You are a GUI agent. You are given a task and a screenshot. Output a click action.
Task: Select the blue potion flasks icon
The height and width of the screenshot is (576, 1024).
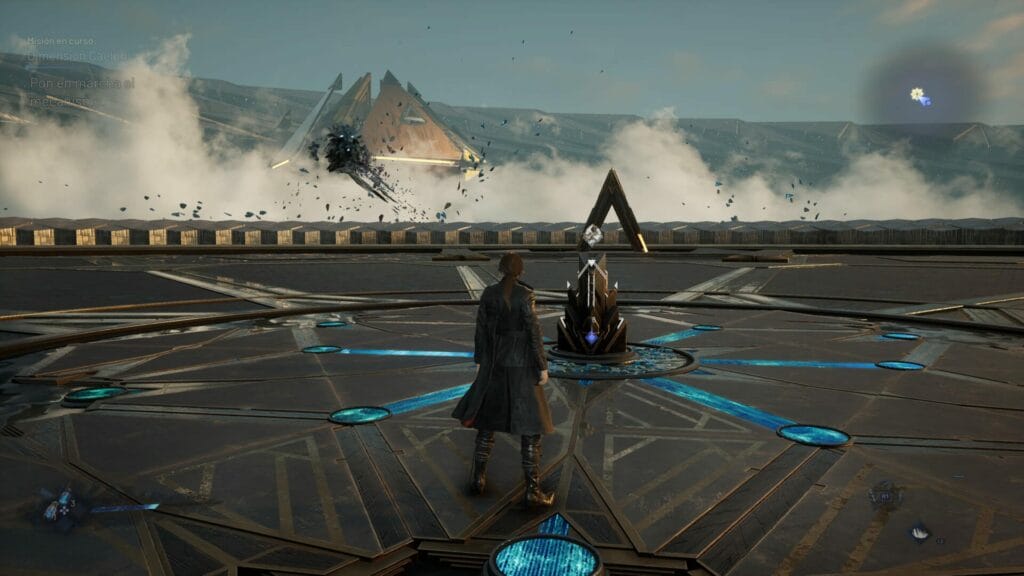point(58,503)
